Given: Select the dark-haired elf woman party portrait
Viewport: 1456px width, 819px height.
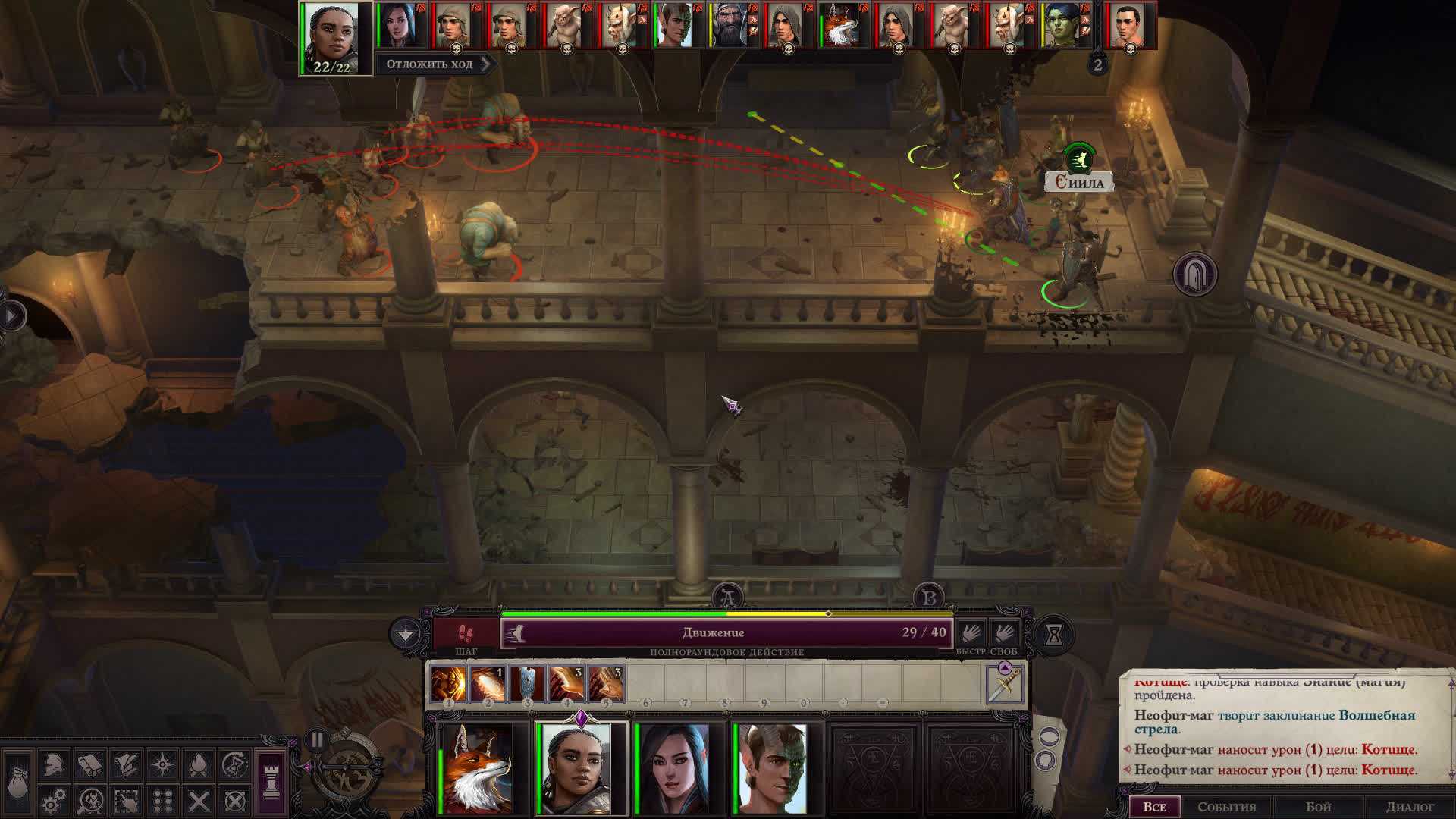Looking at the screenshot, I should tap(676, 768).
